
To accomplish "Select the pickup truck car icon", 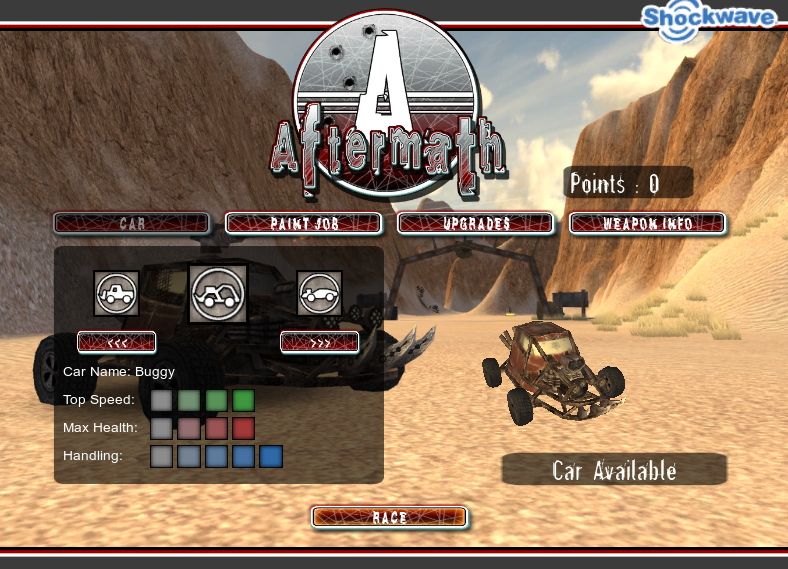I will [x=116, y=294].
